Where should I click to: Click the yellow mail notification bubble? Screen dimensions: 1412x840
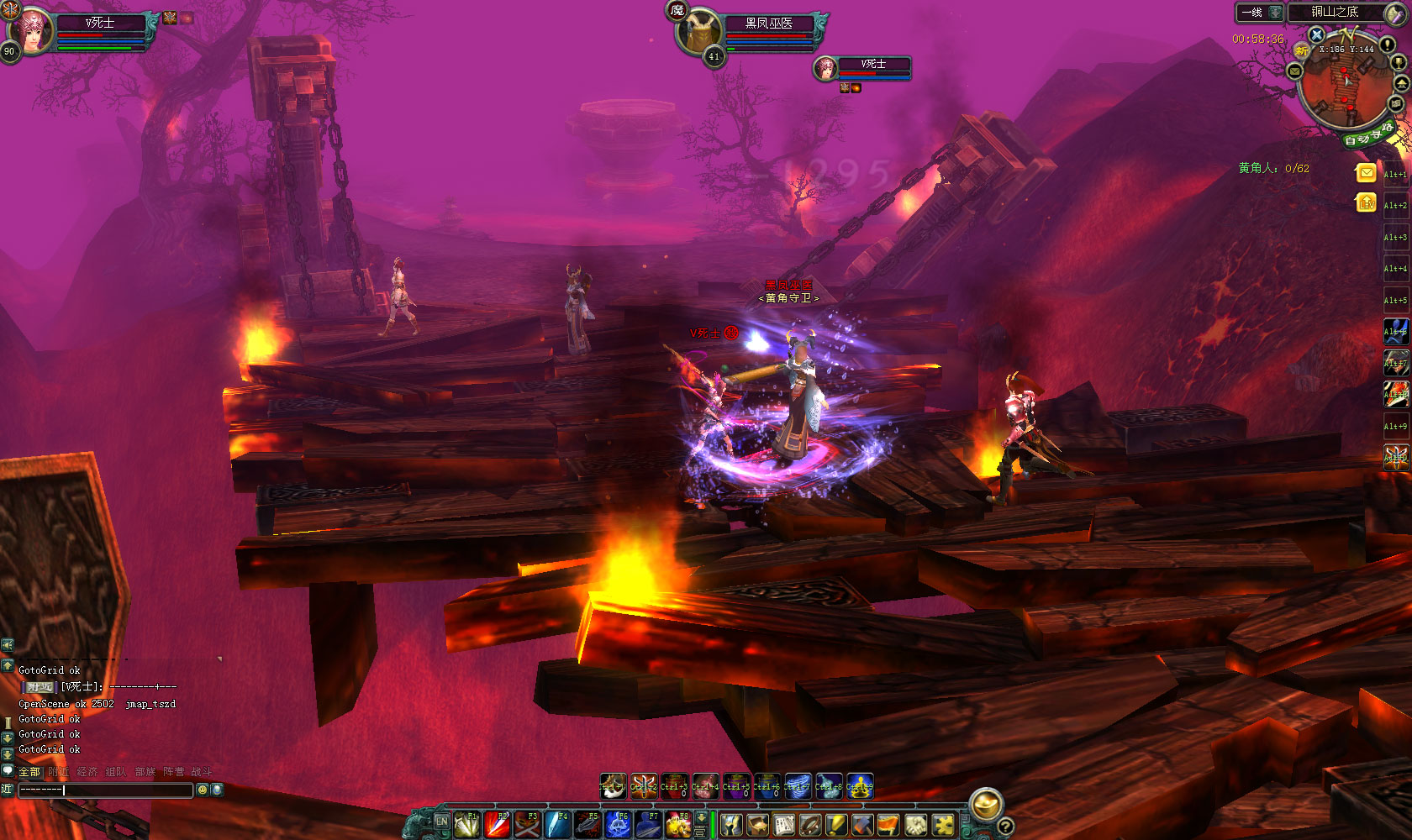1366,173
